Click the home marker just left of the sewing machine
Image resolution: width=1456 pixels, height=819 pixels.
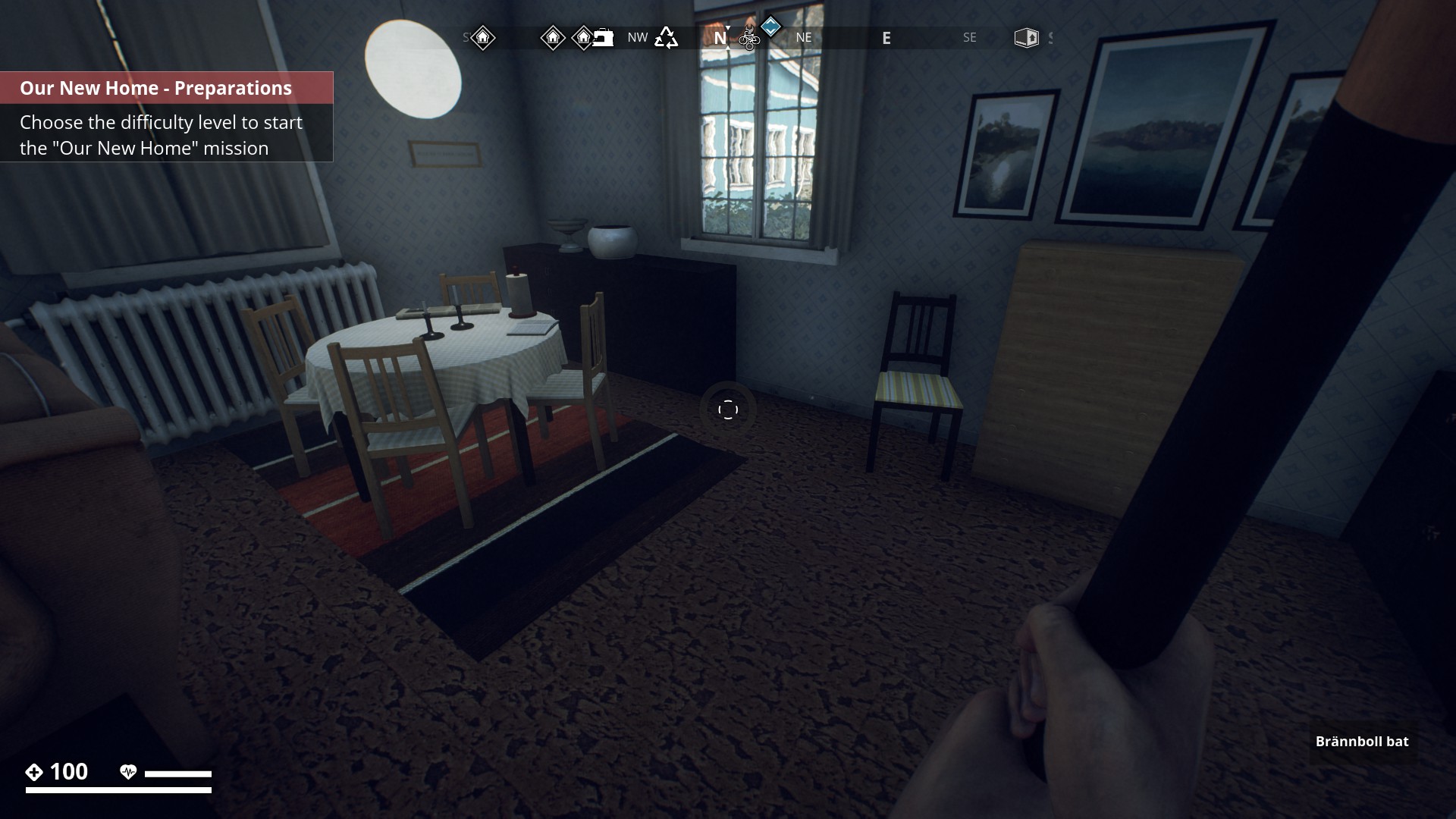coord(583,38)
